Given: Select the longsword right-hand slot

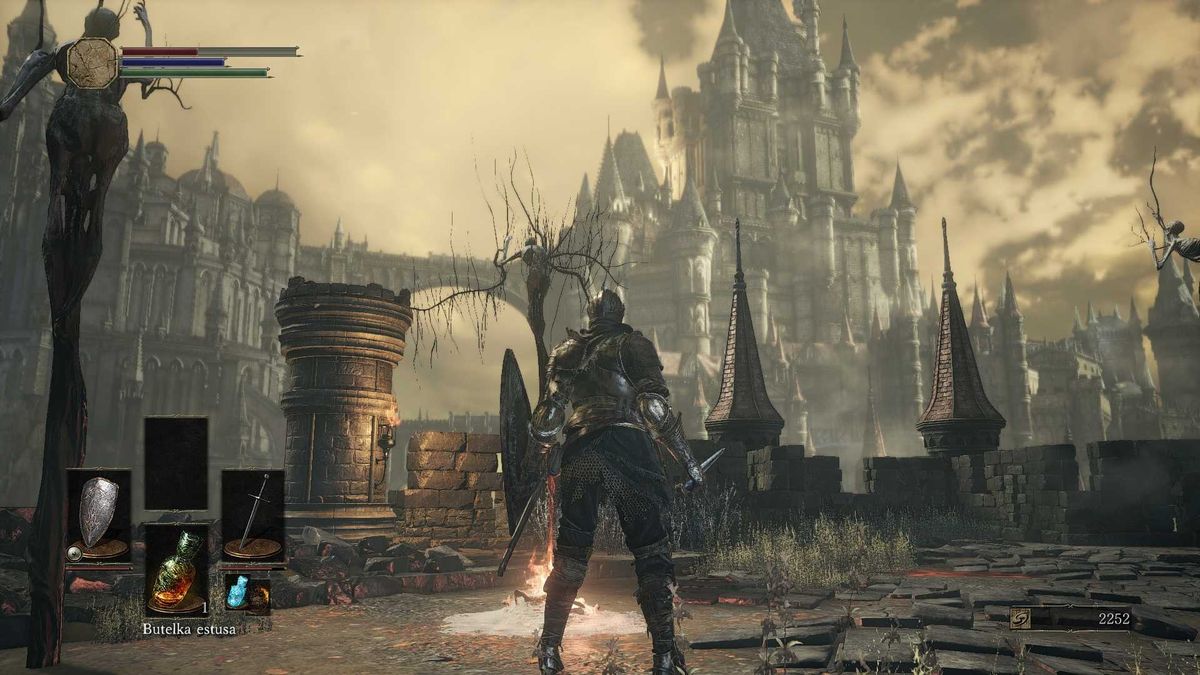Looking at the screenshot, I should (253, 516).
